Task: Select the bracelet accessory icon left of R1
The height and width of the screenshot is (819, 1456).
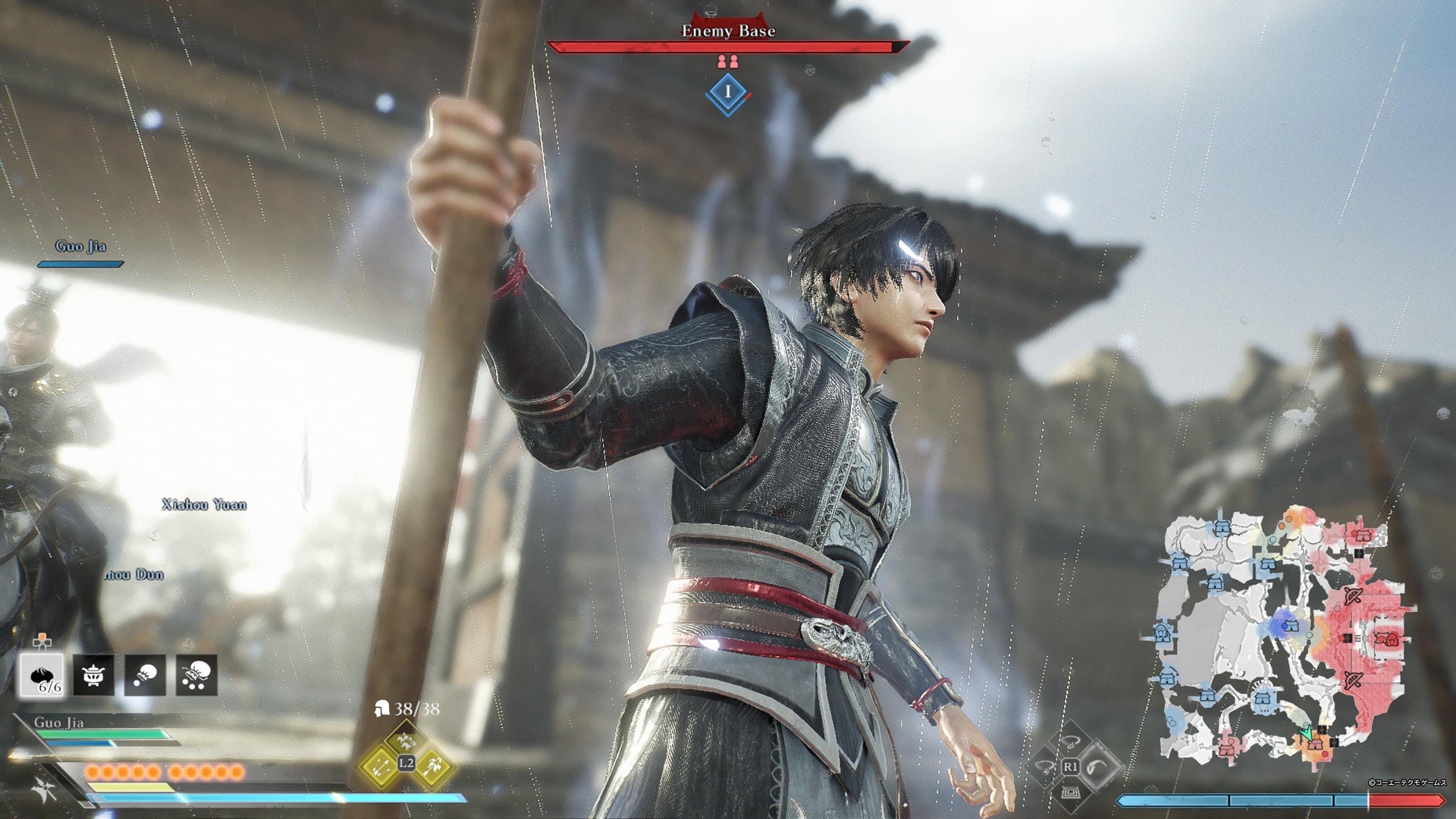Action: (1044, 767)
